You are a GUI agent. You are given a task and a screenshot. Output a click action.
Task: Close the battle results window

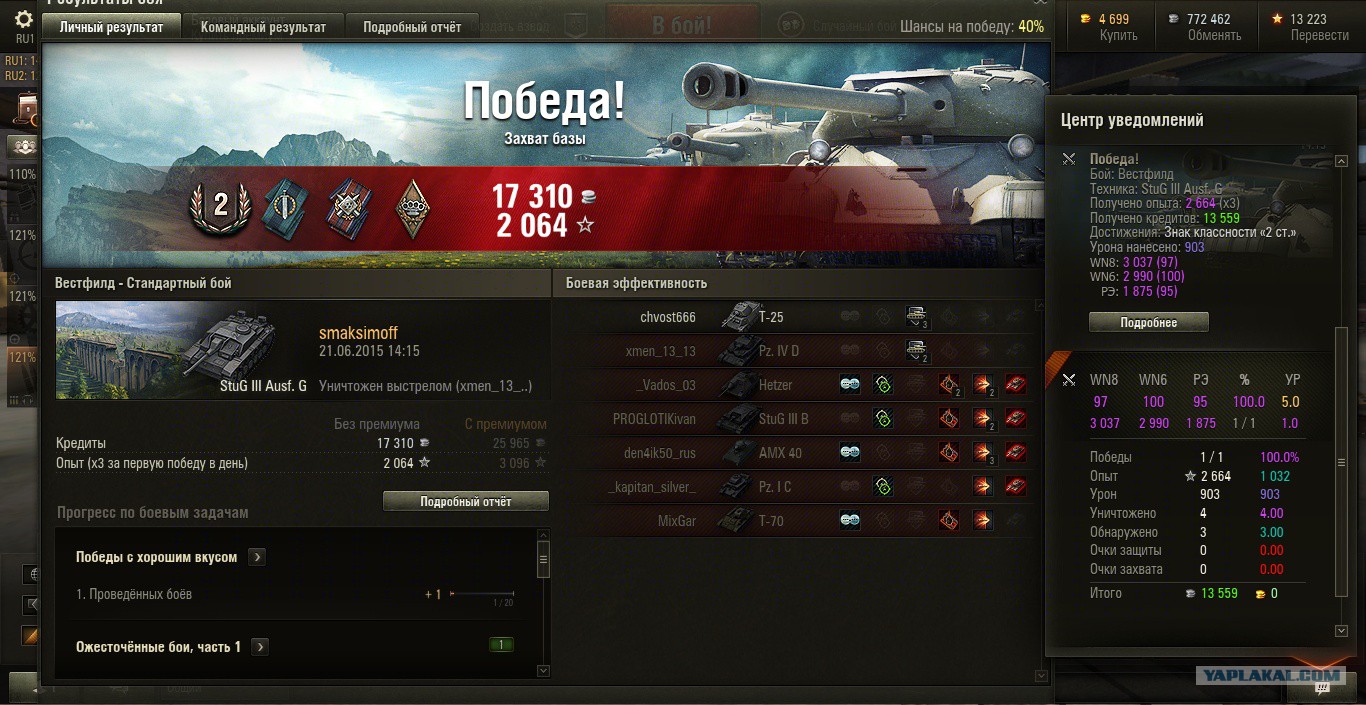click(1040, 4)
